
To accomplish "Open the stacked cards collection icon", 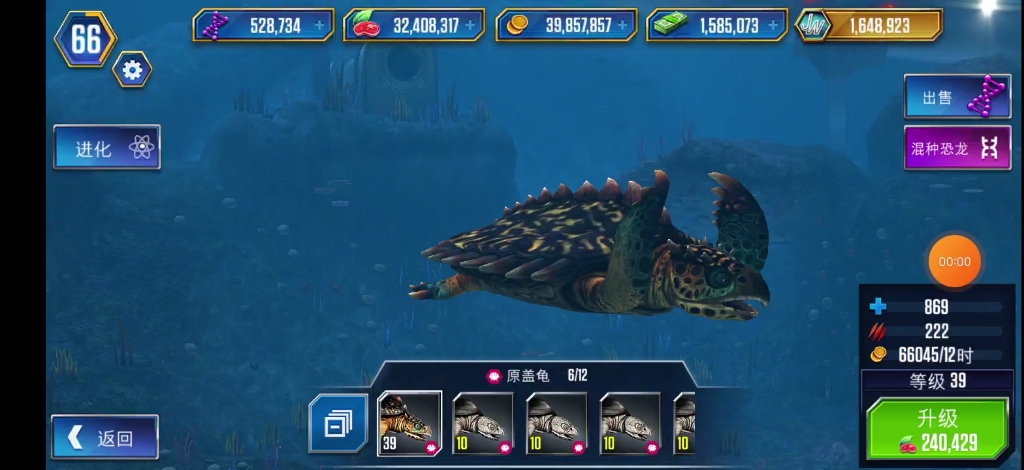I will (337, 424).
